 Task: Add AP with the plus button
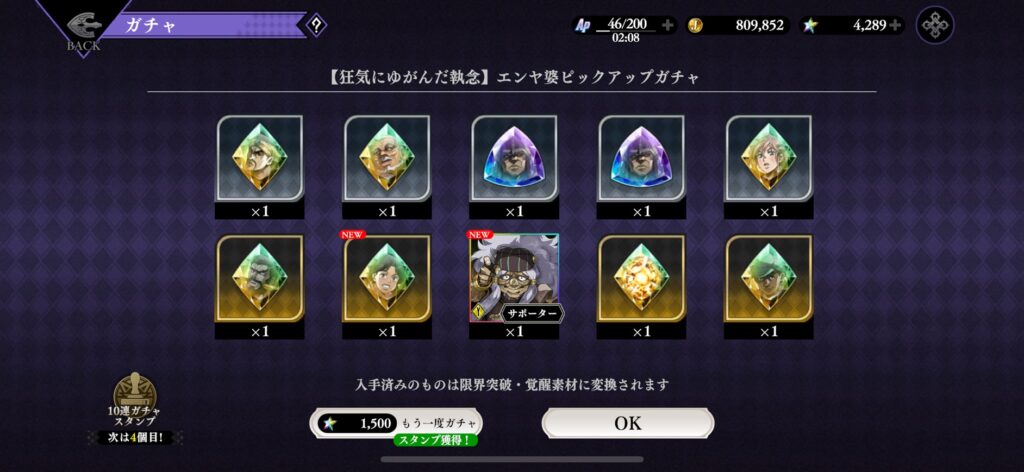[x=668, y=25]
